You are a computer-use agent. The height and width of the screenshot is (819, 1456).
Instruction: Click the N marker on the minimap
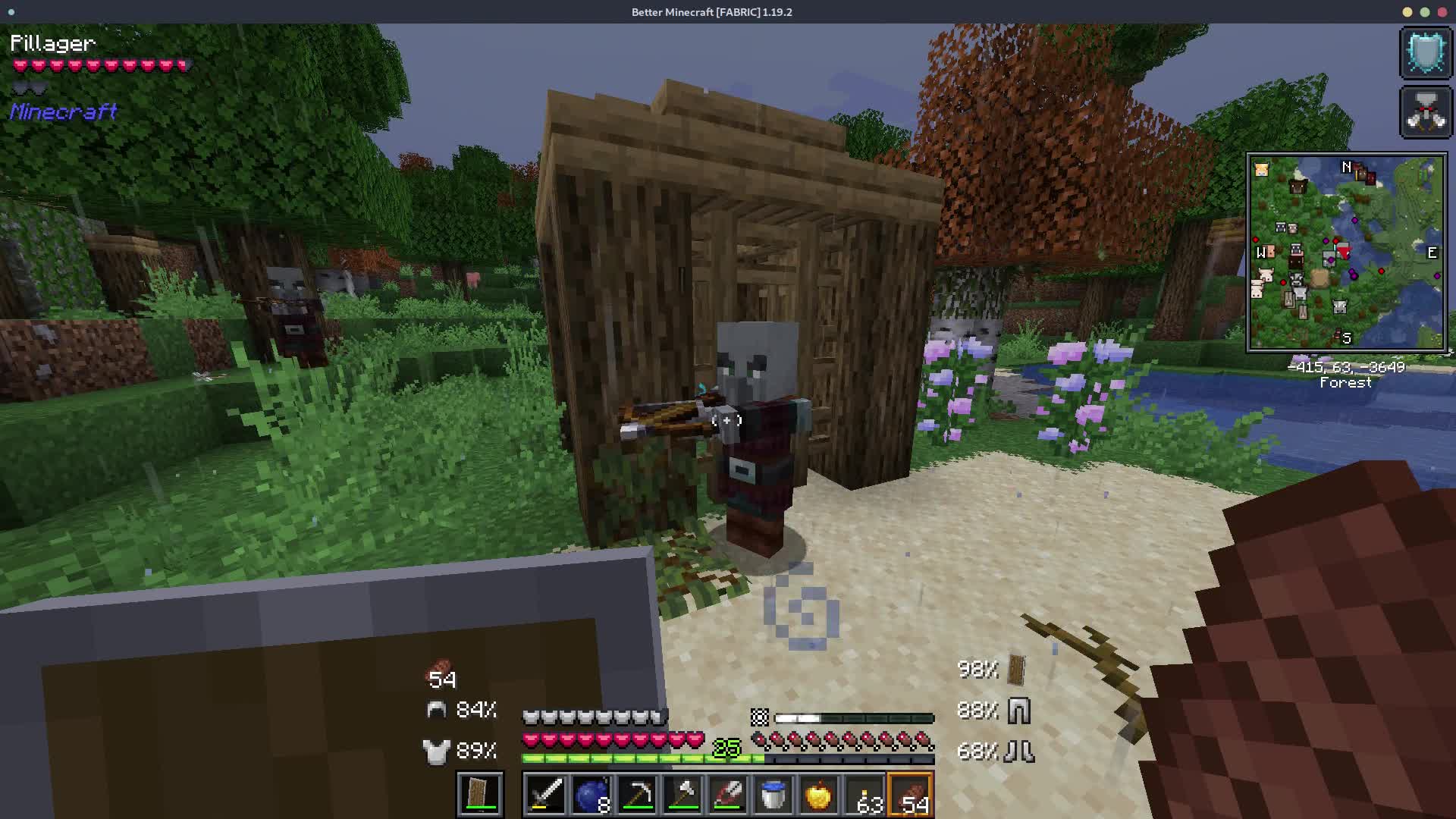point(1346,167)
